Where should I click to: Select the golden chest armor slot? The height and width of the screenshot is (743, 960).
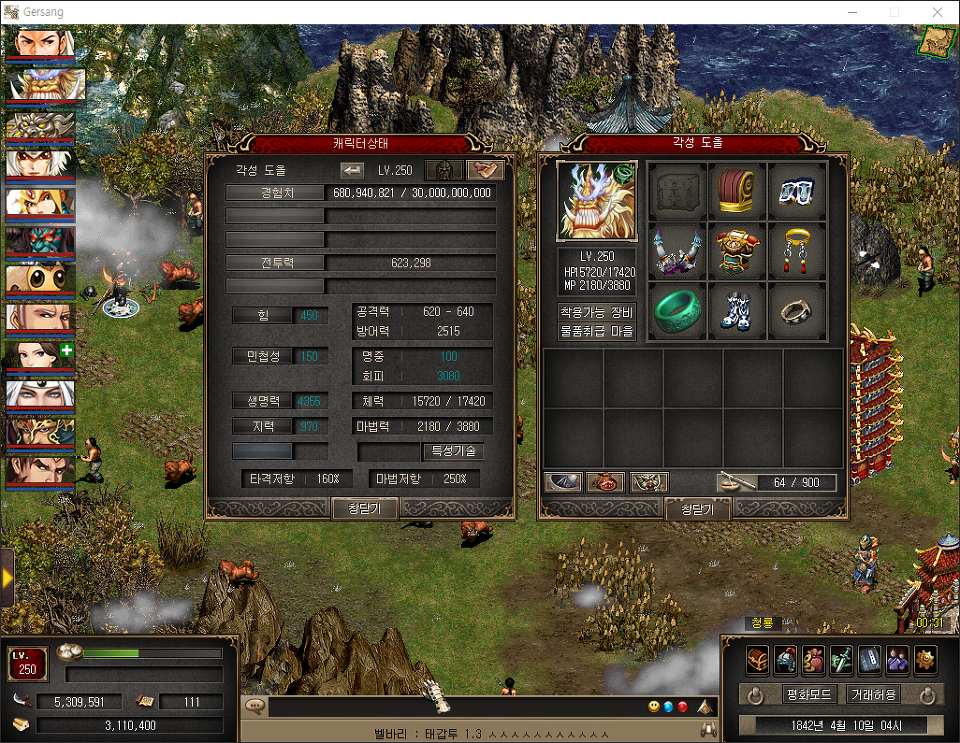(737, 252)
